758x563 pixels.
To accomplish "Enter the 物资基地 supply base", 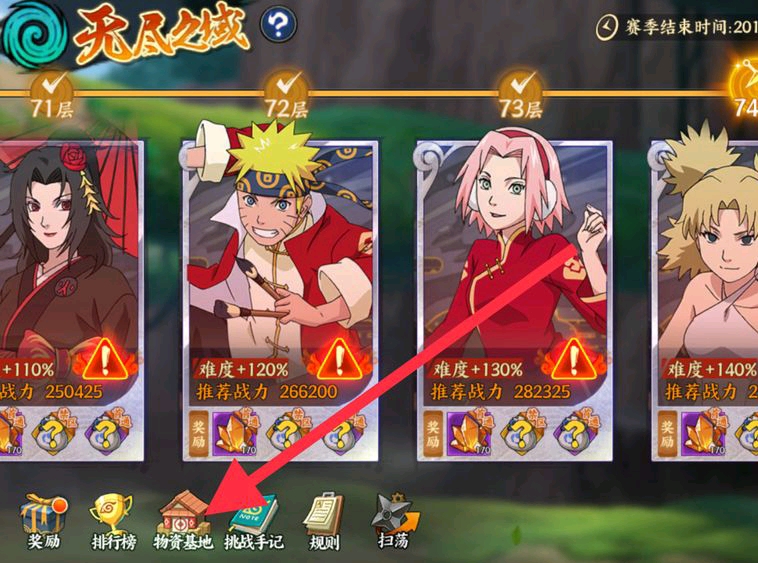I will [181, 518].
